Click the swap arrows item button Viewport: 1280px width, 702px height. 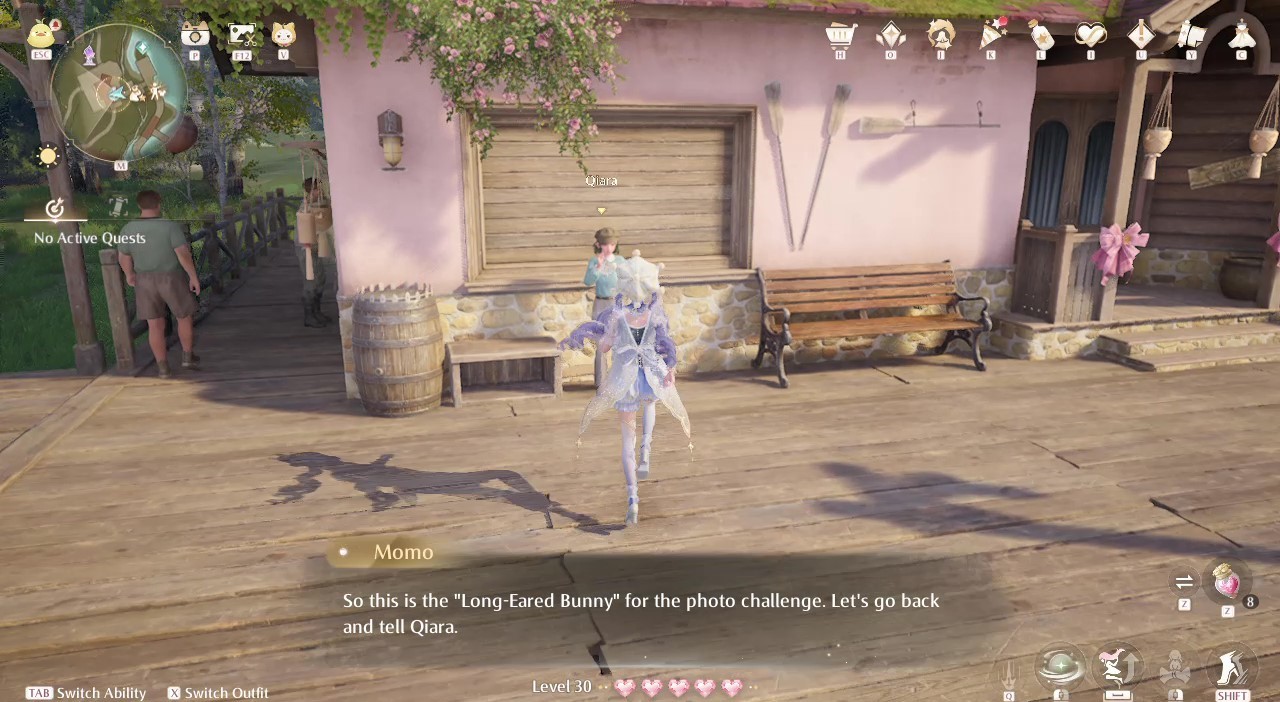(1184, 582)
